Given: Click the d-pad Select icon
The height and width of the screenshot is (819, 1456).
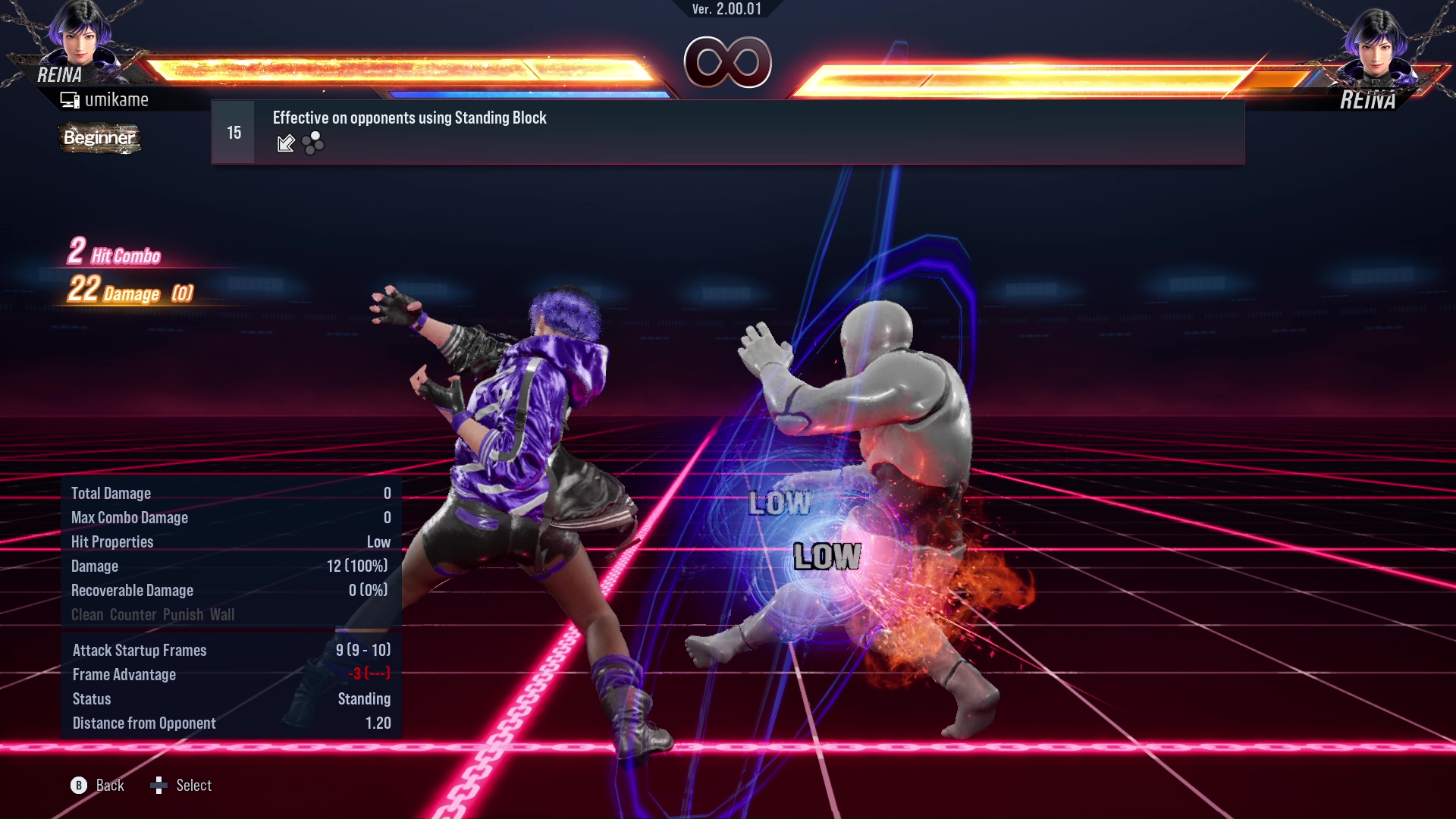Looking at the screenshot, I should [159, 786].
